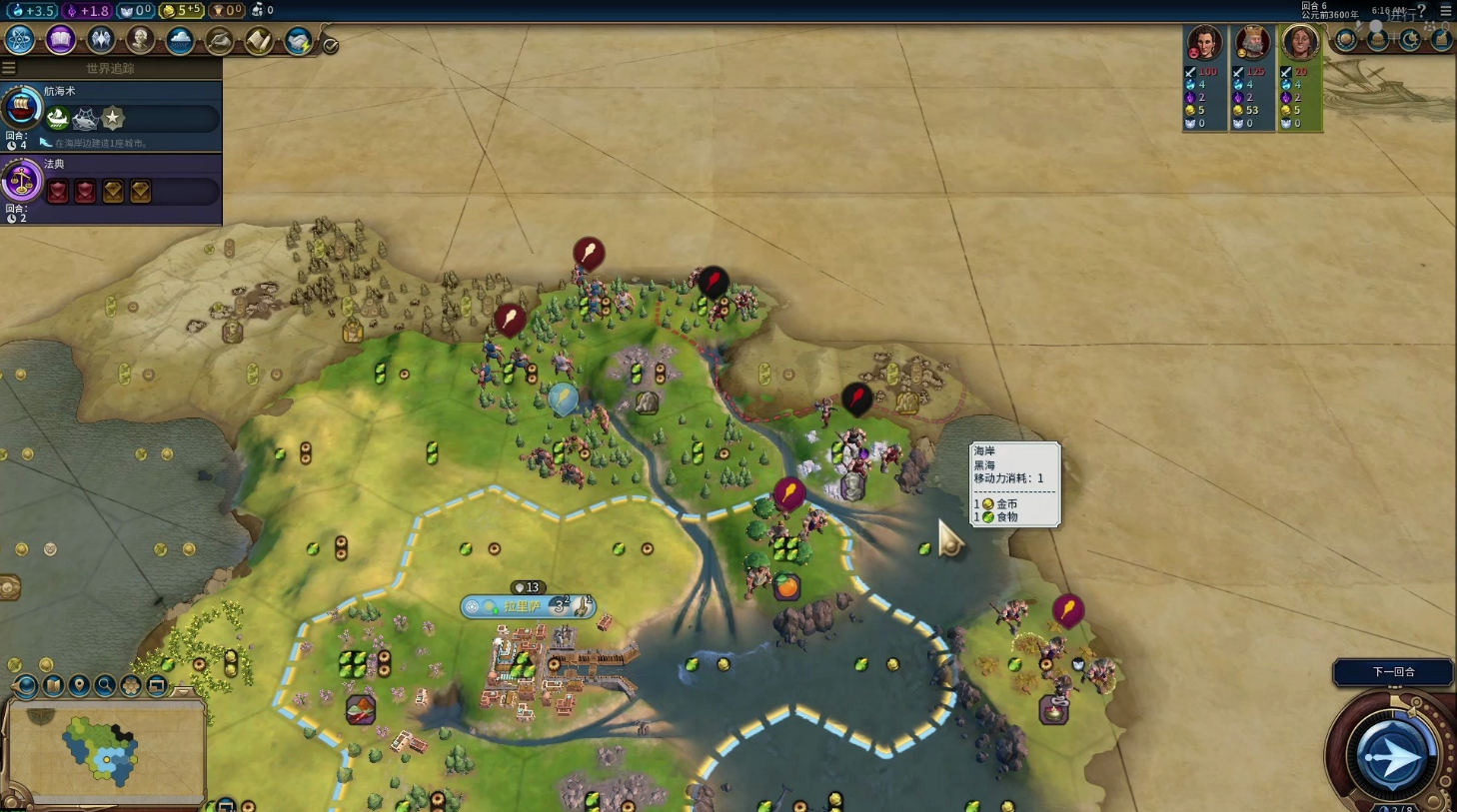Open the Civilopedia question mark
The image size is (1457, 812).
coord(1421,10)
